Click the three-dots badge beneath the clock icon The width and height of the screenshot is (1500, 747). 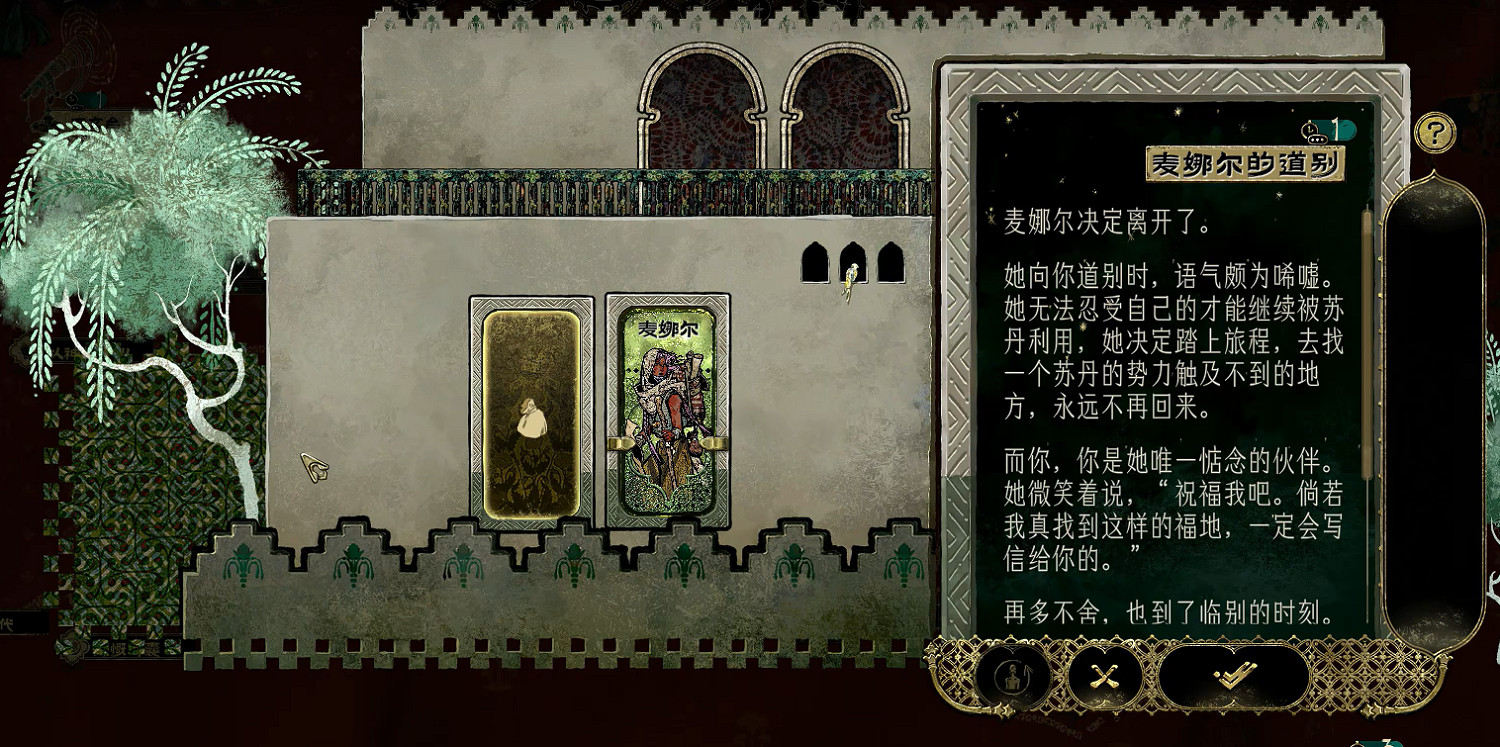coord(1317,139)
